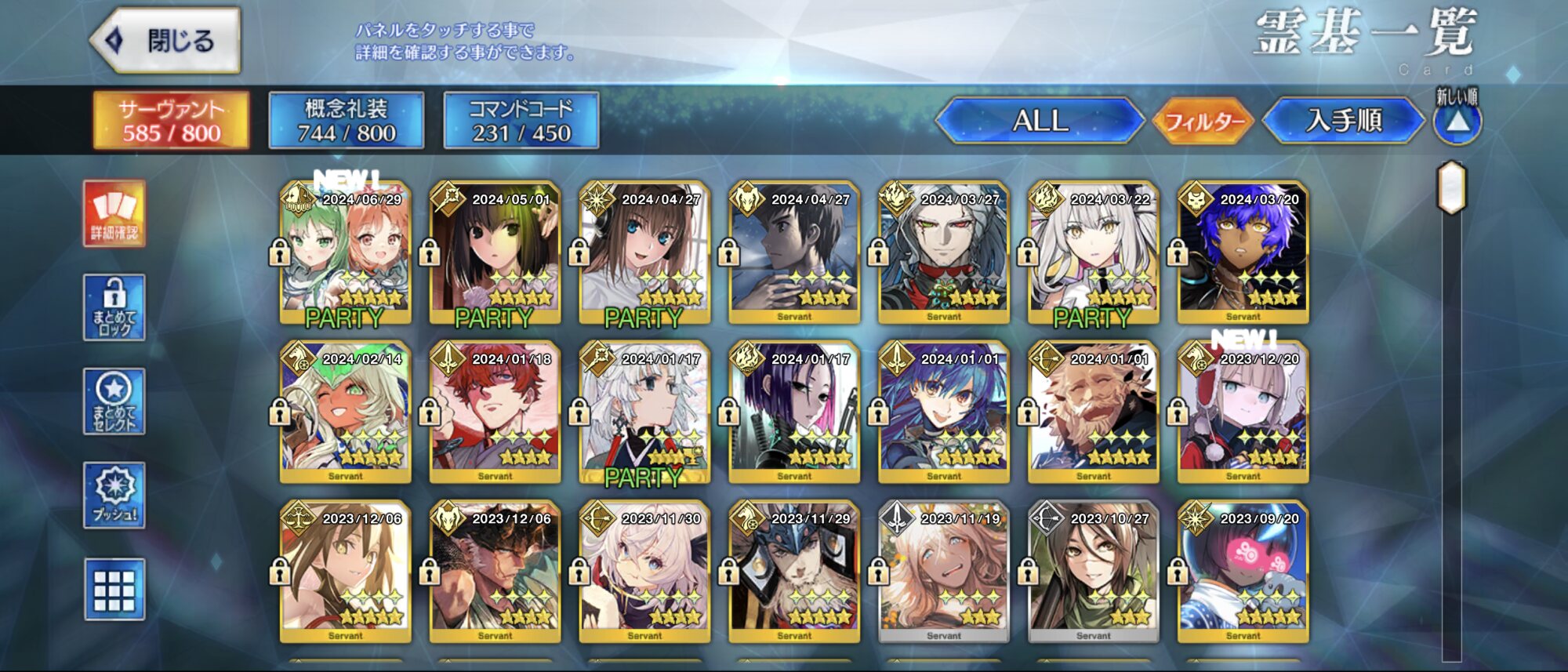Open the servant card dated 2024/03/20
Viewport: 1568px width, 672px height.
[1243, 252]
